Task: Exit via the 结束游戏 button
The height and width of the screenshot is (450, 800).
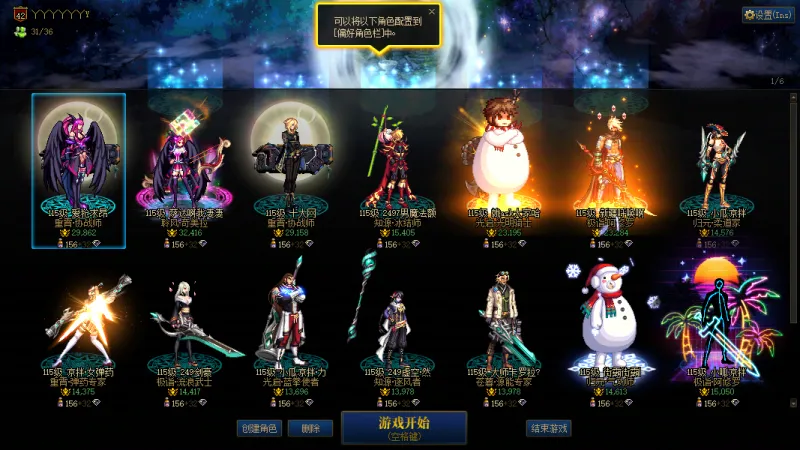Action: tap(549, 428)
